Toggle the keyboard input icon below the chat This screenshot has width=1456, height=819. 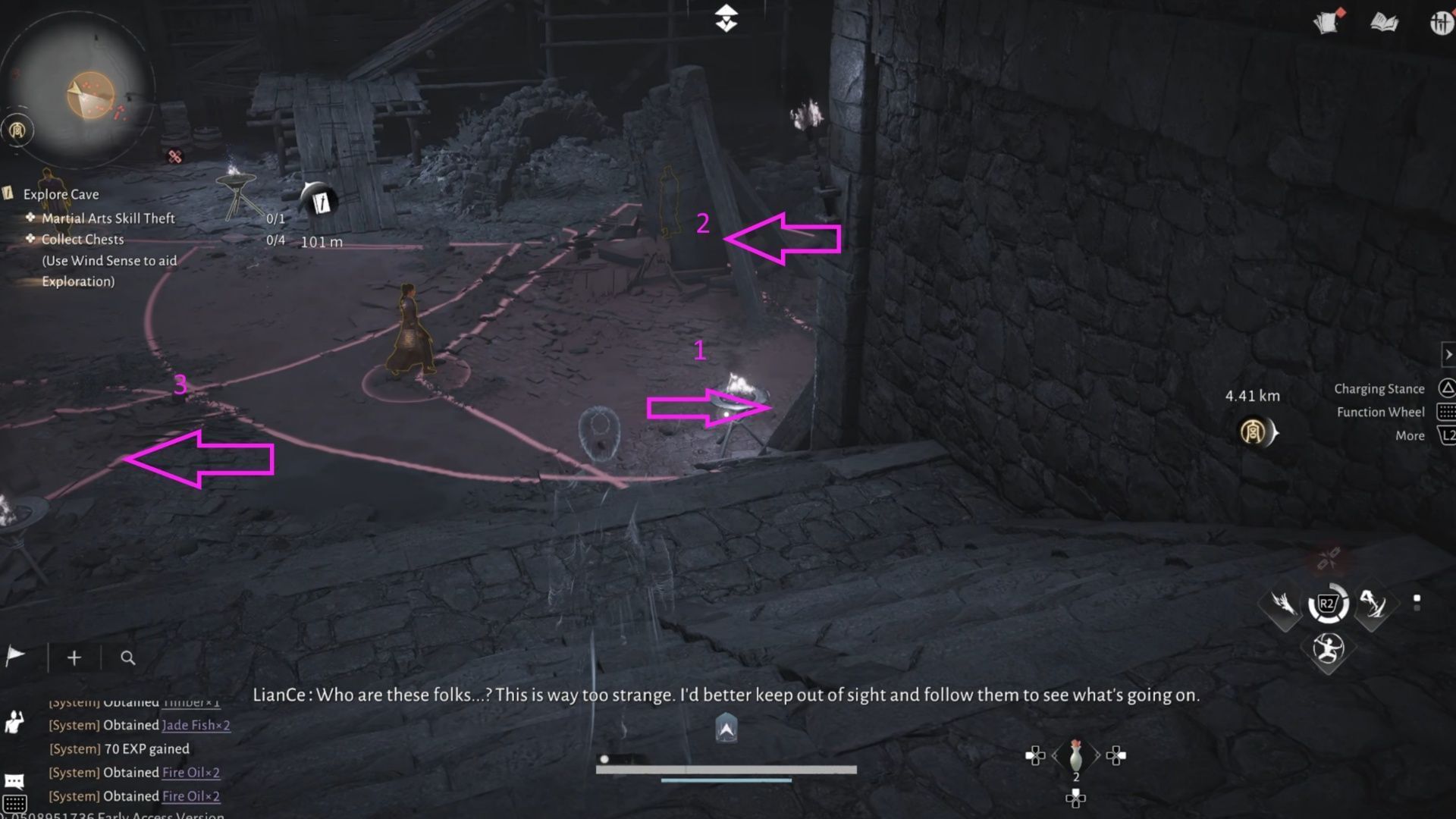pyautogui.click(x=17, y=804)
